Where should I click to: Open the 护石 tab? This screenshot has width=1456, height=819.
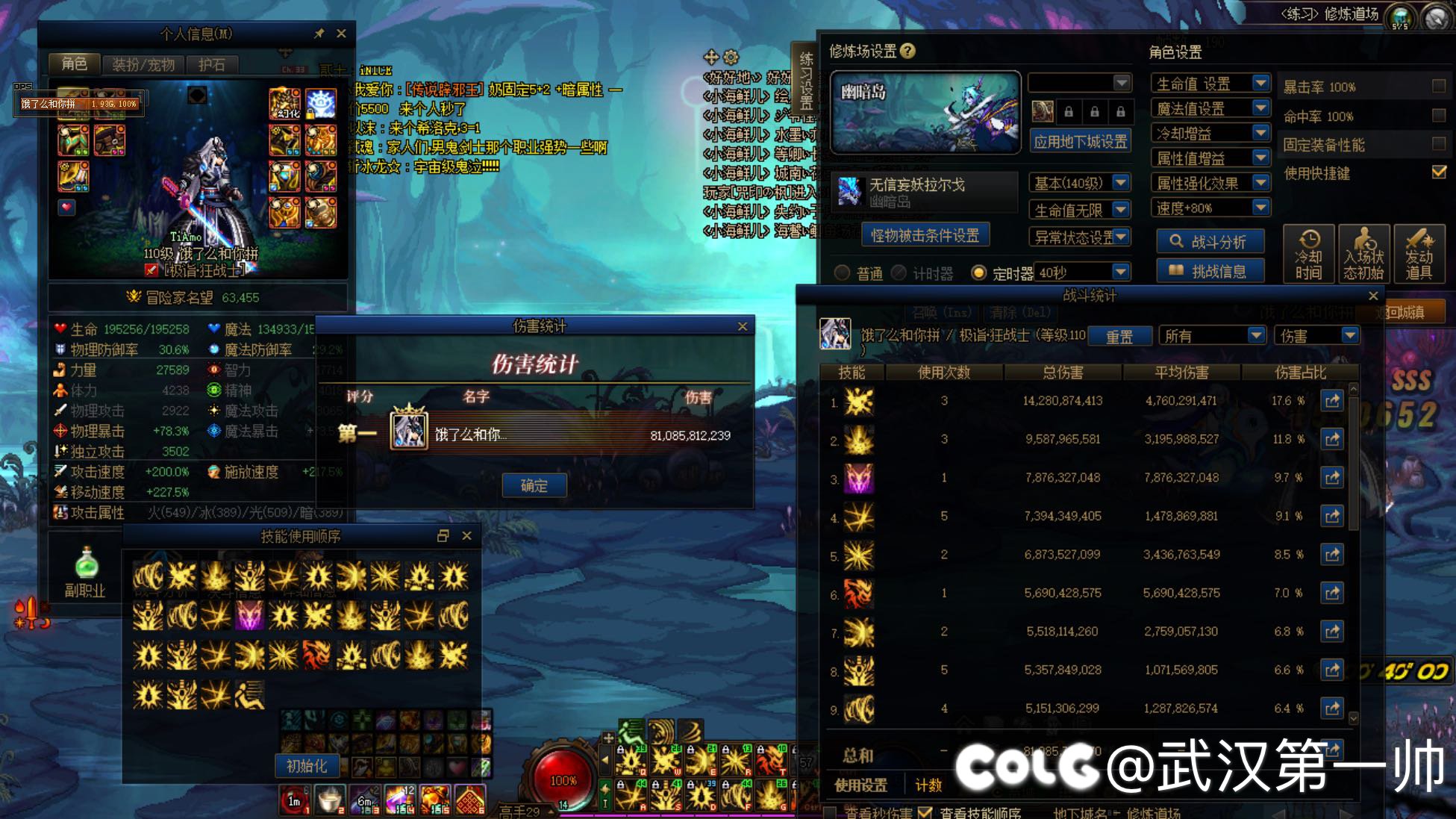pyautogui.click(x=211, y=65)
